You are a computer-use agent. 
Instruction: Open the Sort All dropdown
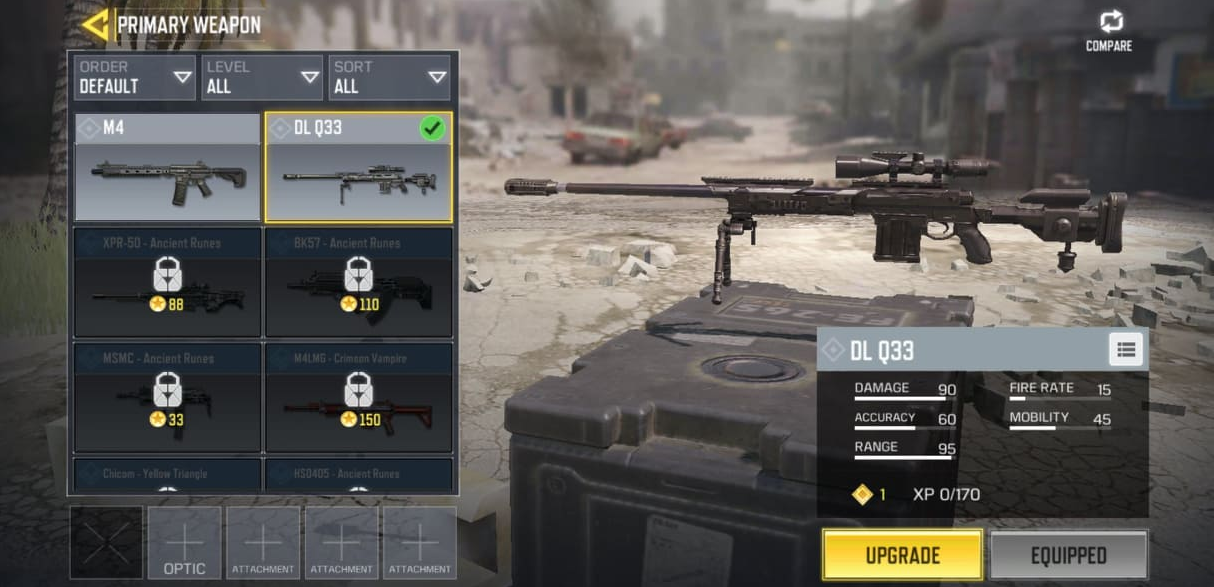[389, 77]
